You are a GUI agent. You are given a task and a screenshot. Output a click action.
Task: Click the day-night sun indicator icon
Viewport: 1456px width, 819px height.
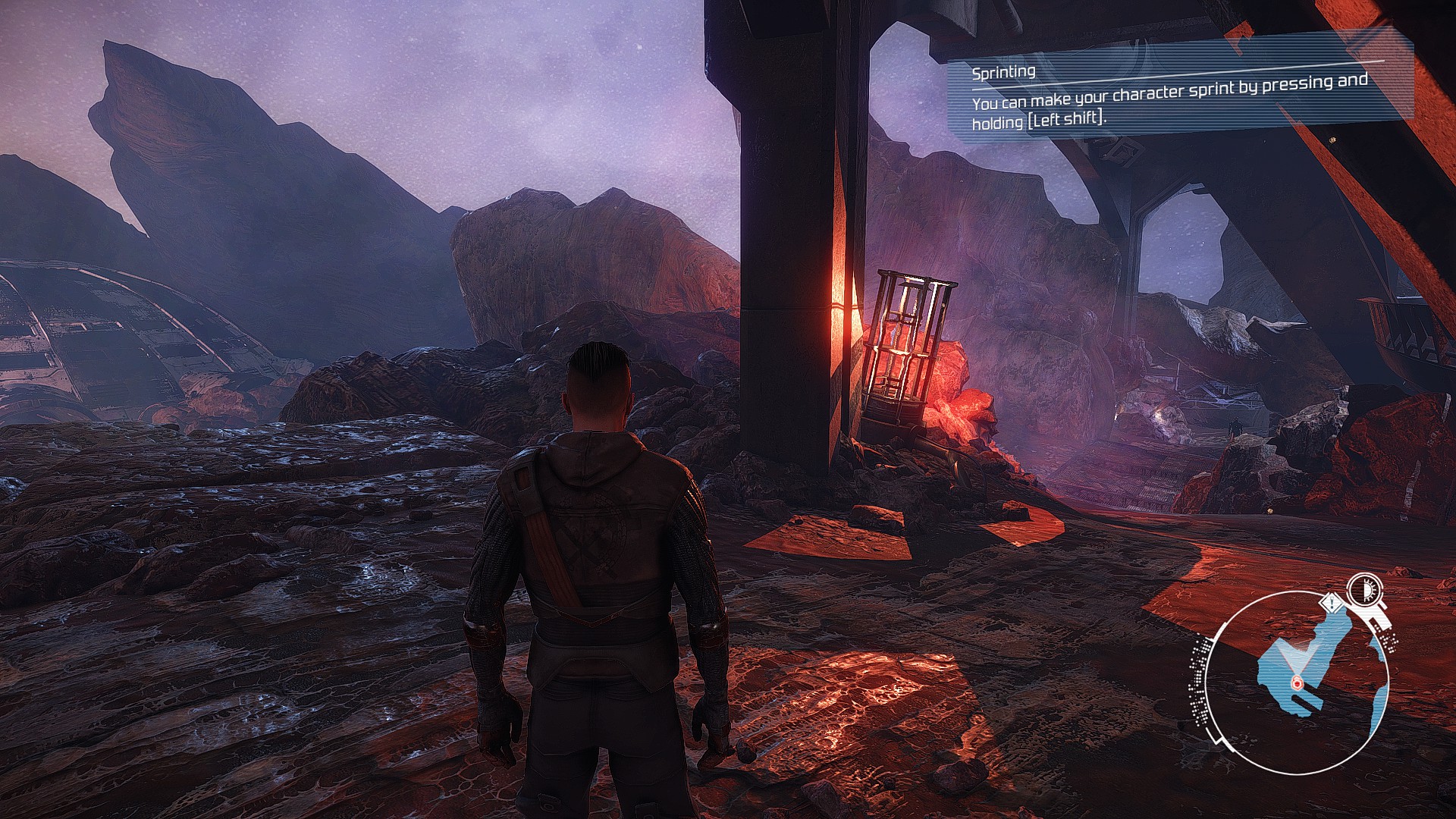click(x=1364, y=588)
